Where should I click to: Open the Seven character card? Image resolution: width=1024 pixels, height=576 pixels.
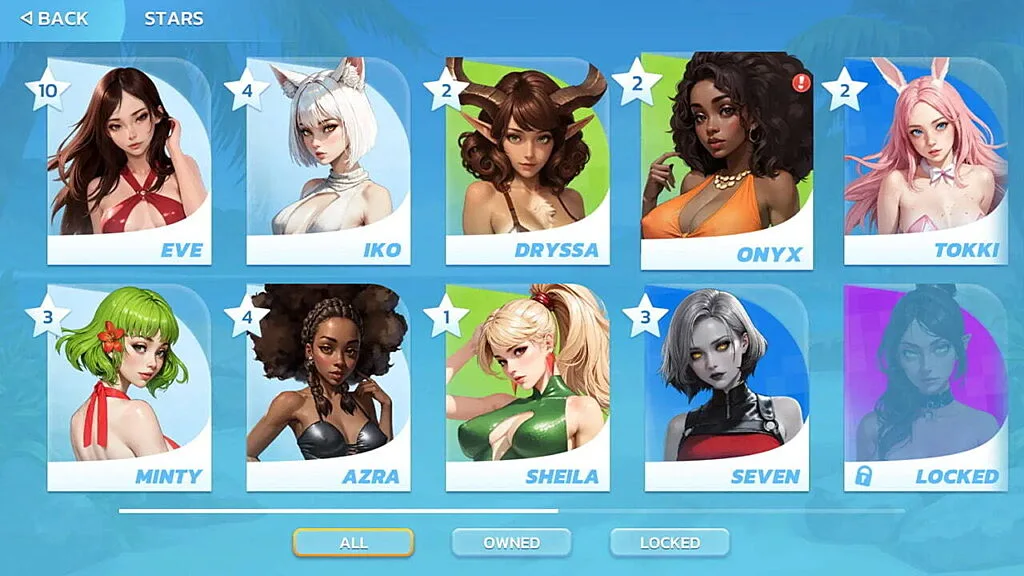pyautogui.click(x=726, y=388)
